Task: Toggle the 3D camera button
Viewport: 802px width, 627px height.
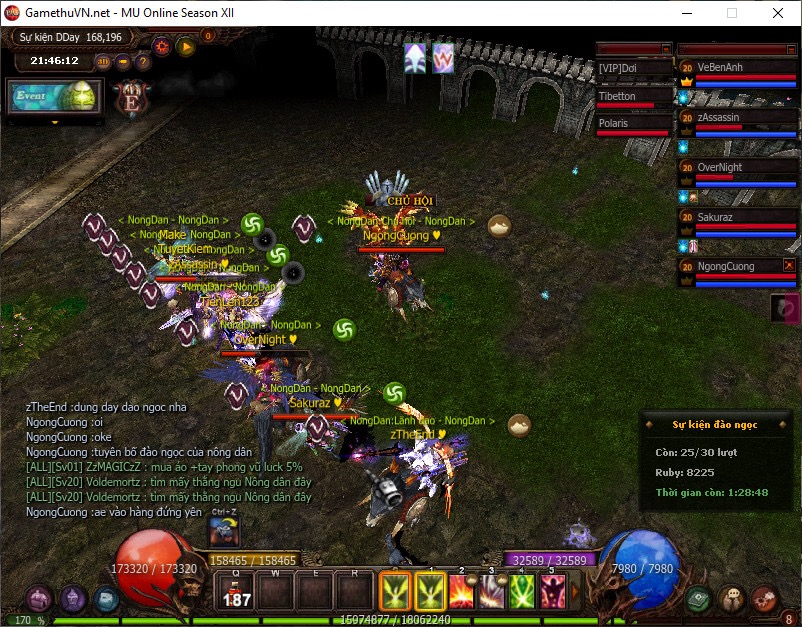Action: click(103, 61)
